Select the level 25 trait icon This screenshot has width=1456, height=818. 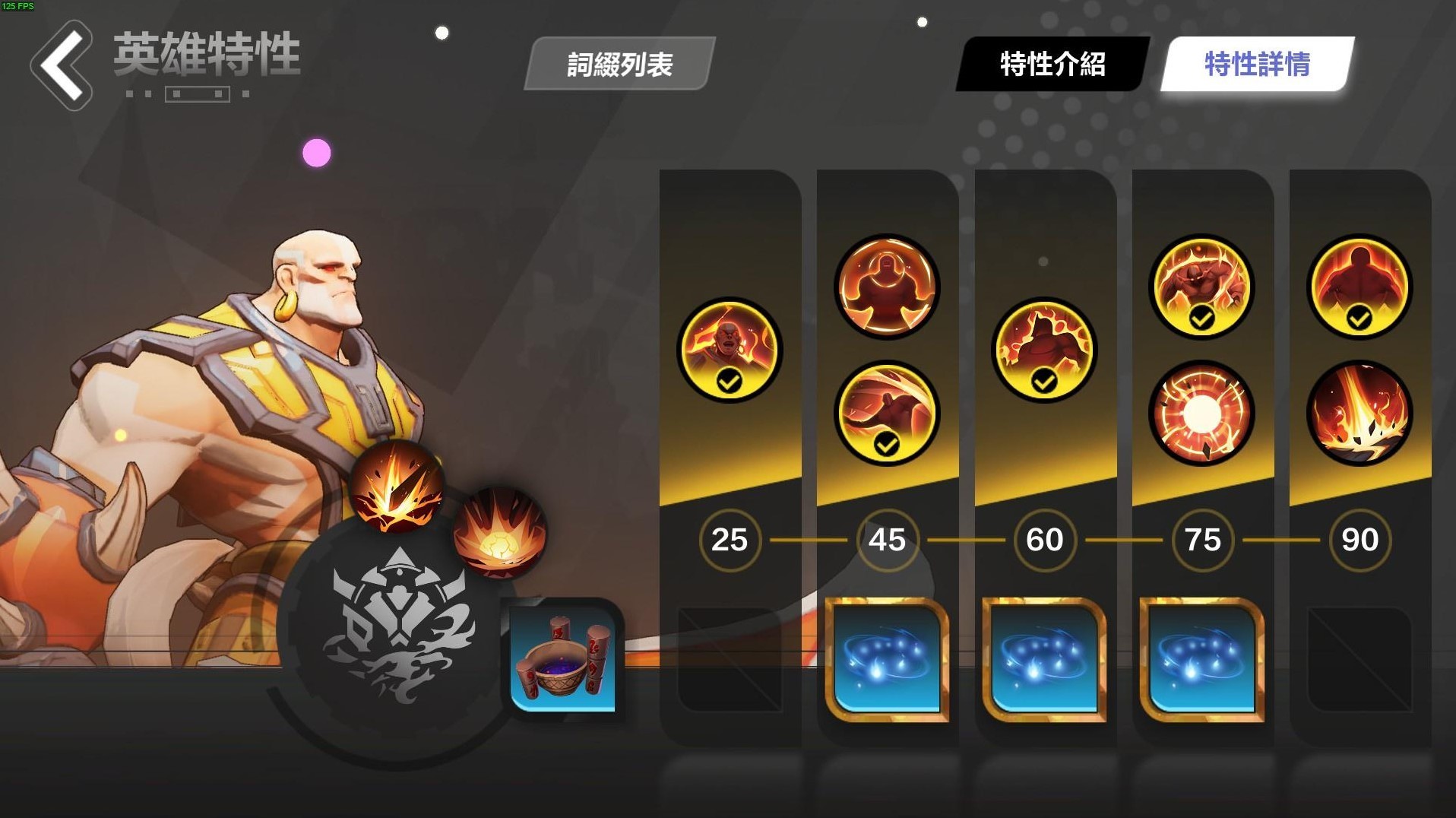click(x=728, y=349)
